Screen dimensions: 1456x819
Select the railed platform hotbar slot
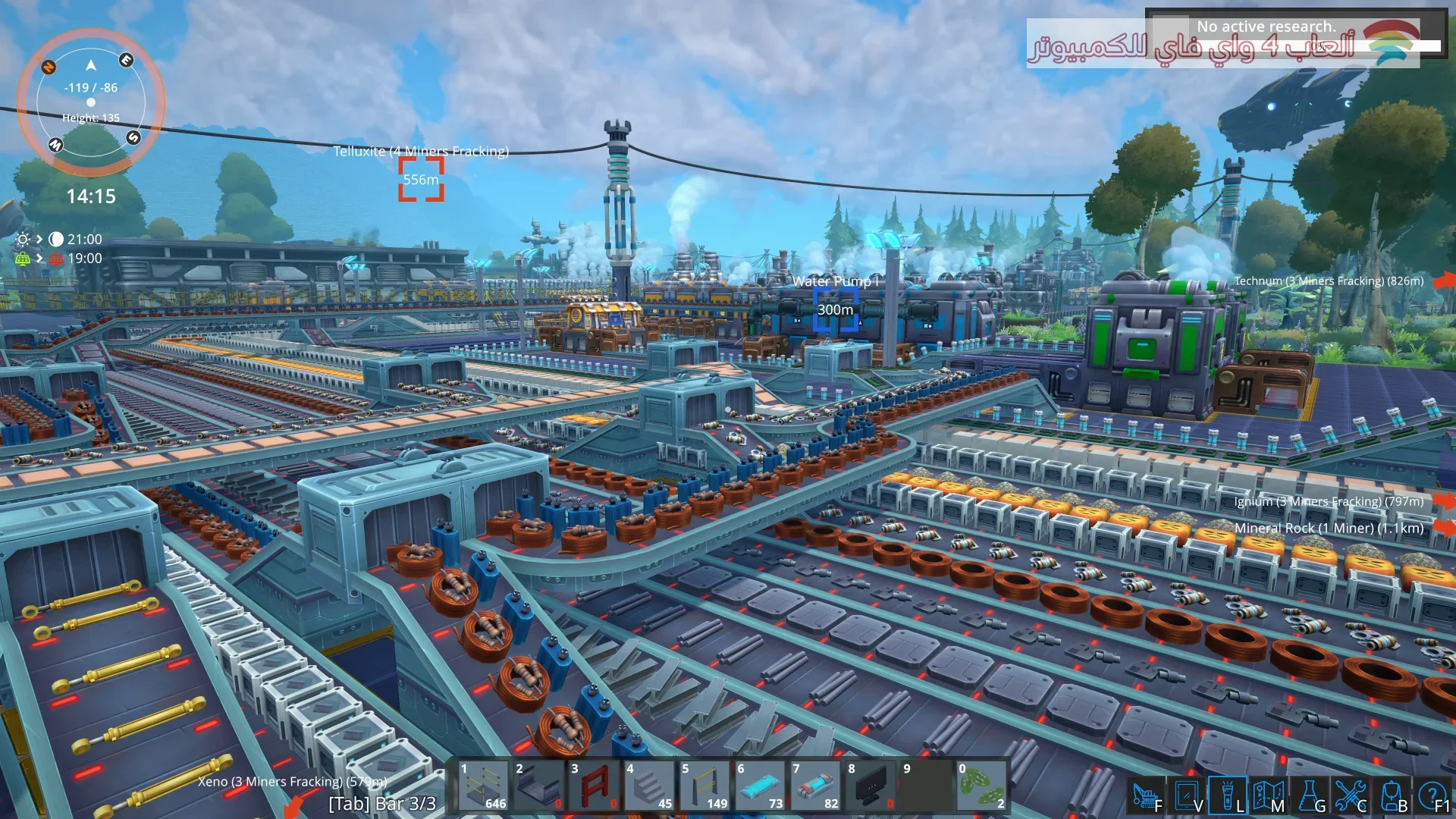coord(483,786)
